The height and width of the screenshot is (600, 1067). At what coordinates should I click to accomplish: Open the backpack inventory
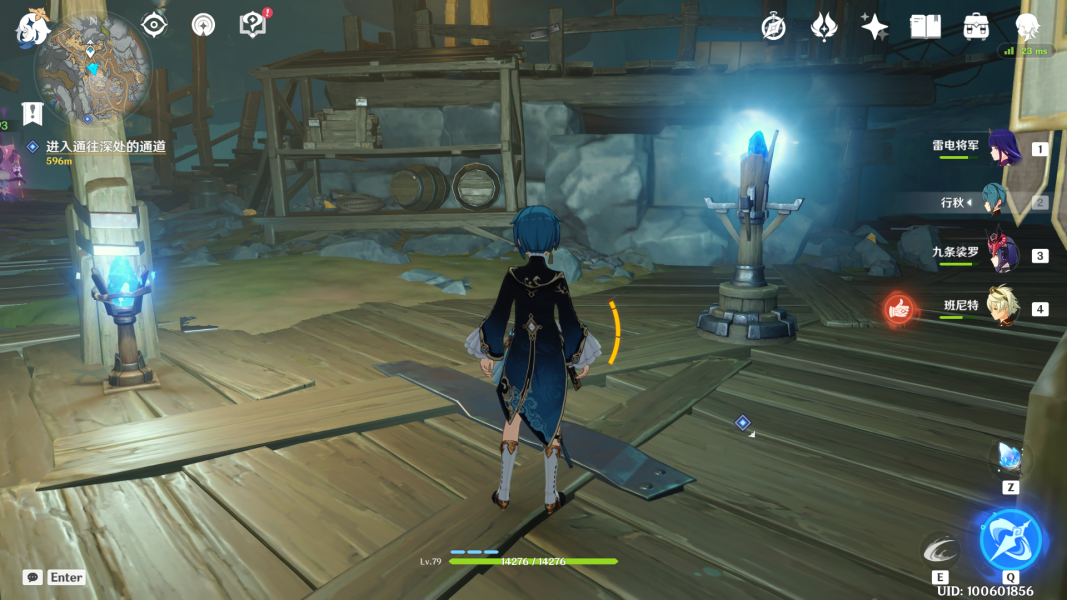coord(976,27)
